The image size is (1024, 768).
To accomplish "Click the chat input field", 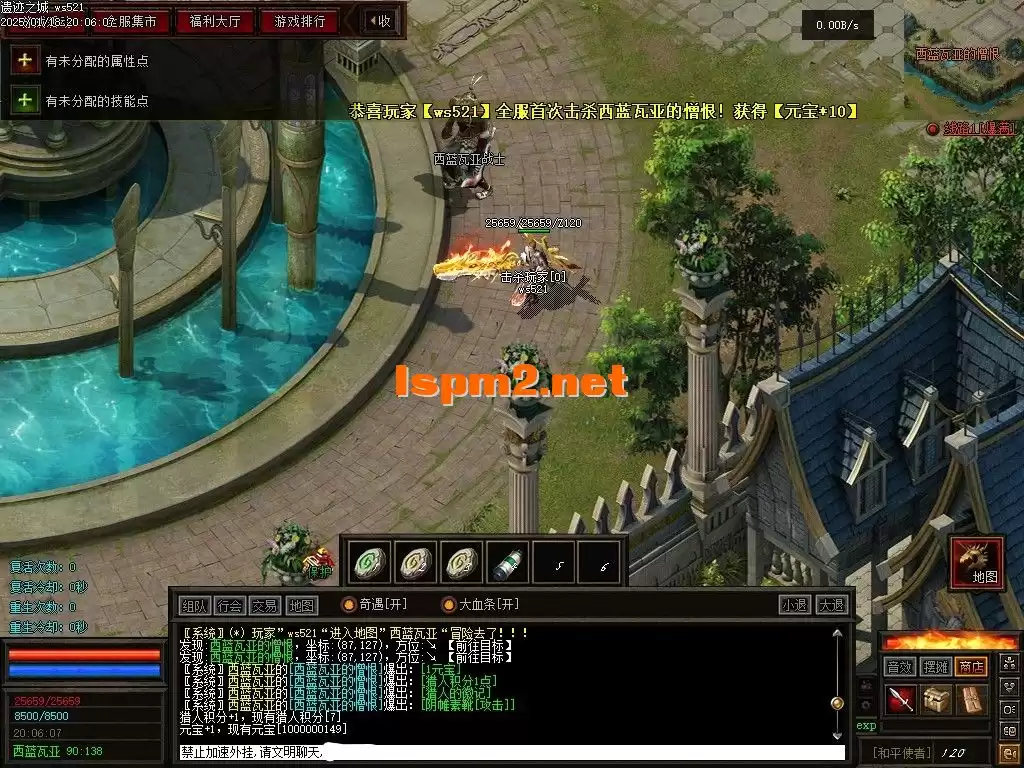I will 510,752.
